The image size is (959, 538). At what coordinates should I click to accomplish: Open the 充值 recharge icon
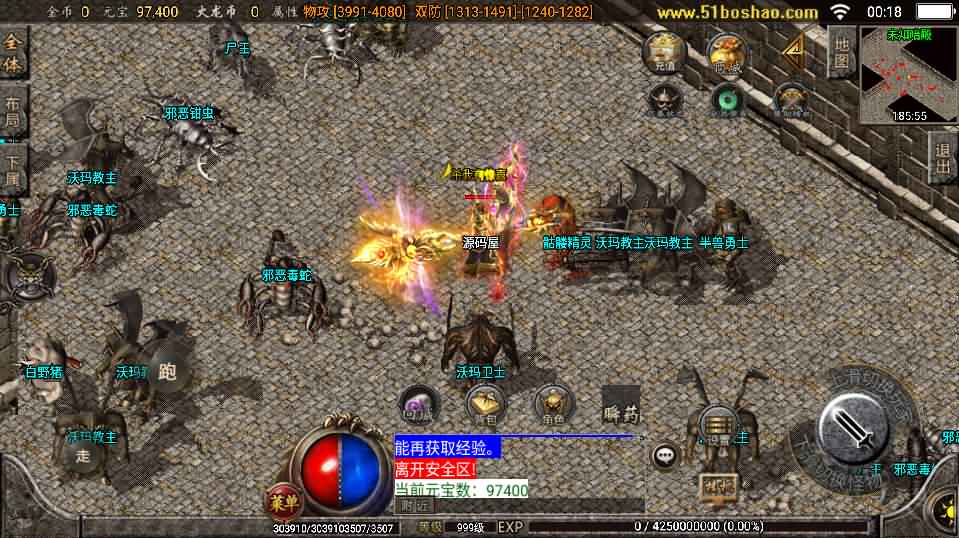point(663,51)
